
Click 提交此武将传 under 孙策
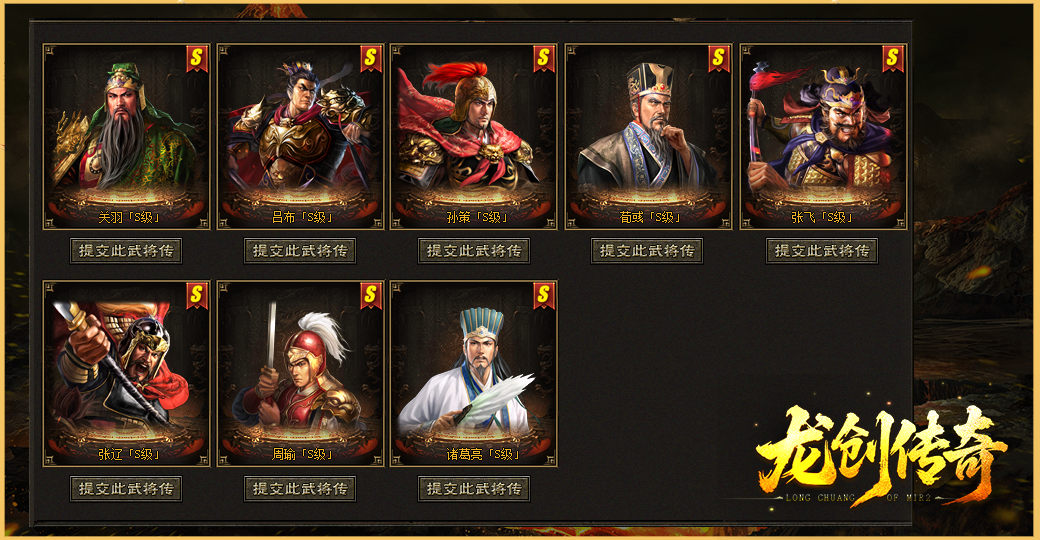474,251
